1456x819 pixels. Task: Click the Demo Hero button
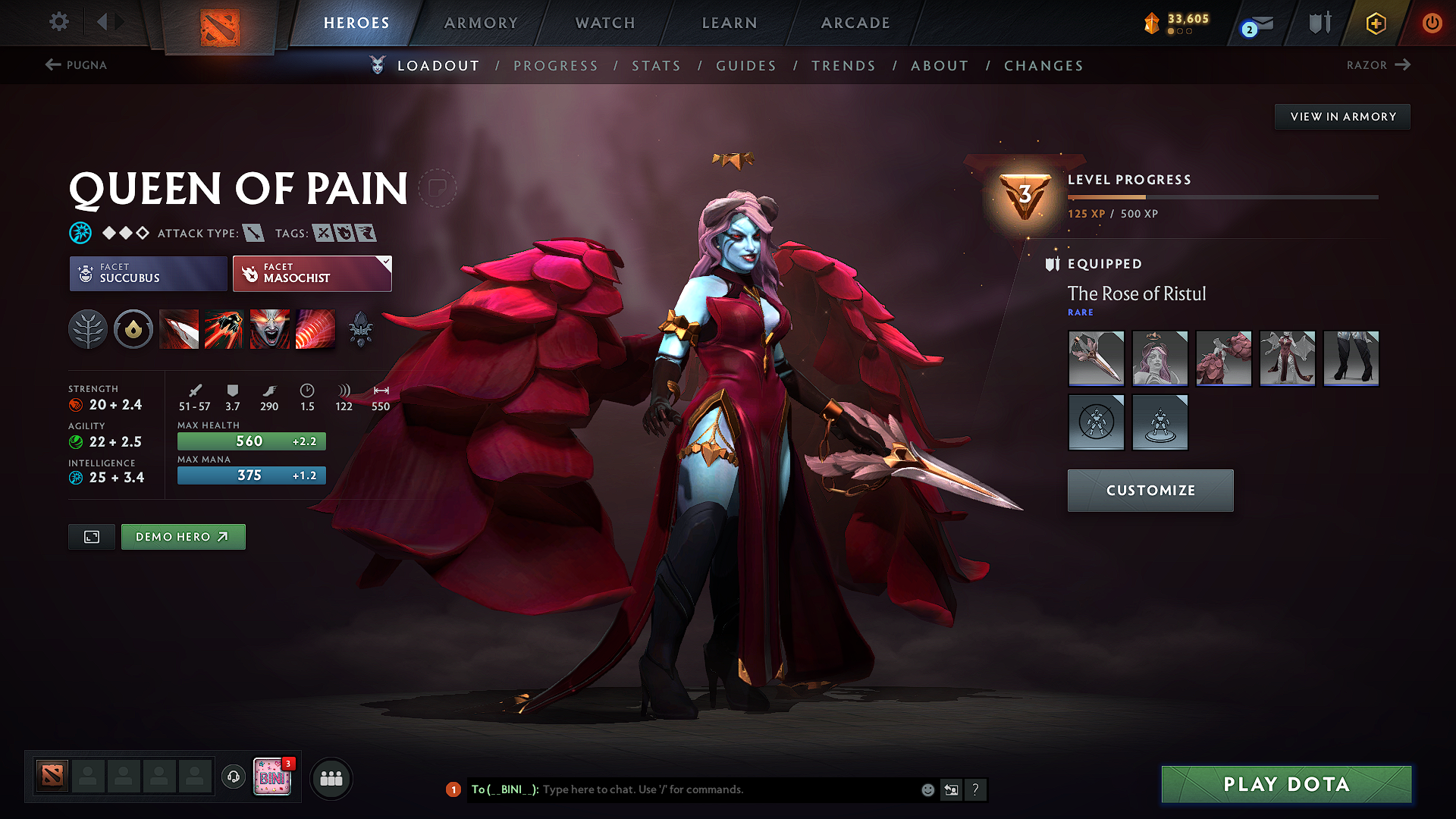[x=183, y=536]
